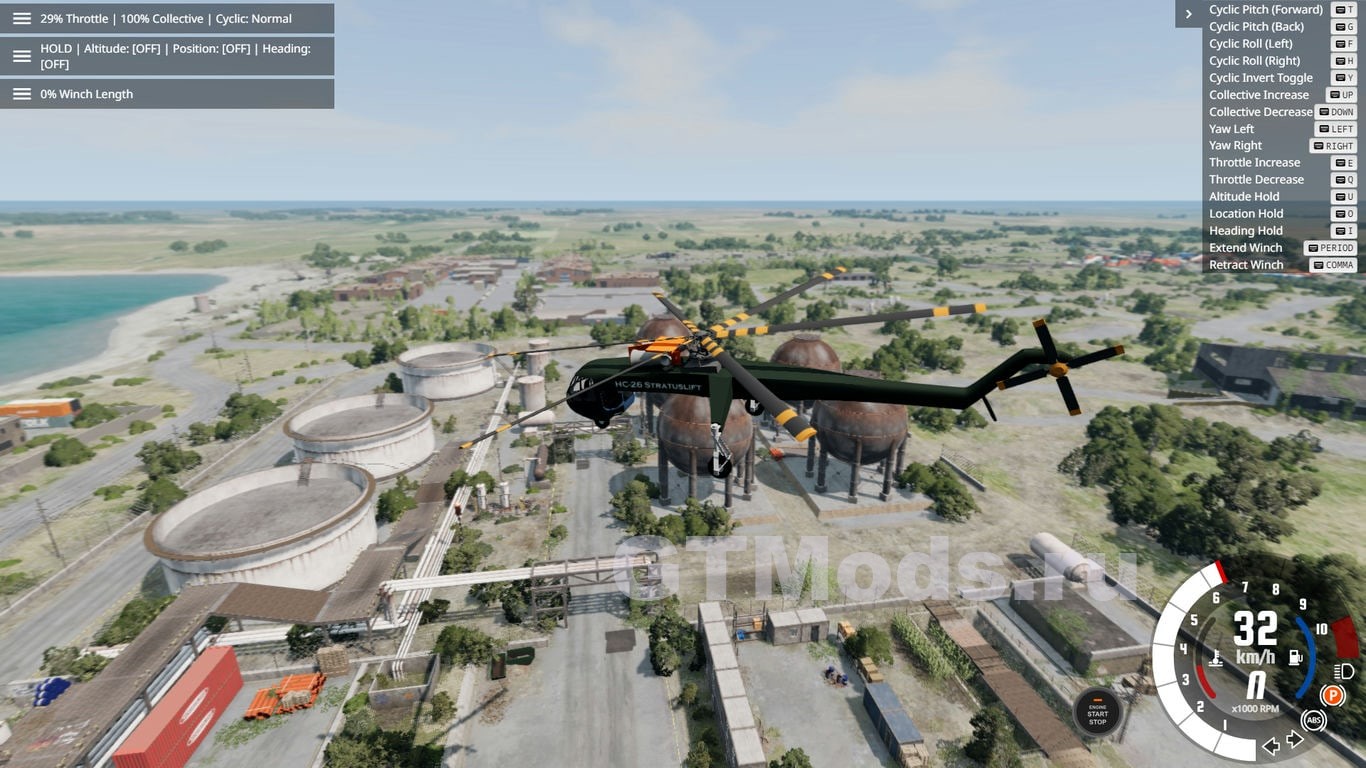Image resolution: width=1366 pixels, height=768 pixels.
Task: Collapse the controls list with the arrow
Action: coord(1188,14)
